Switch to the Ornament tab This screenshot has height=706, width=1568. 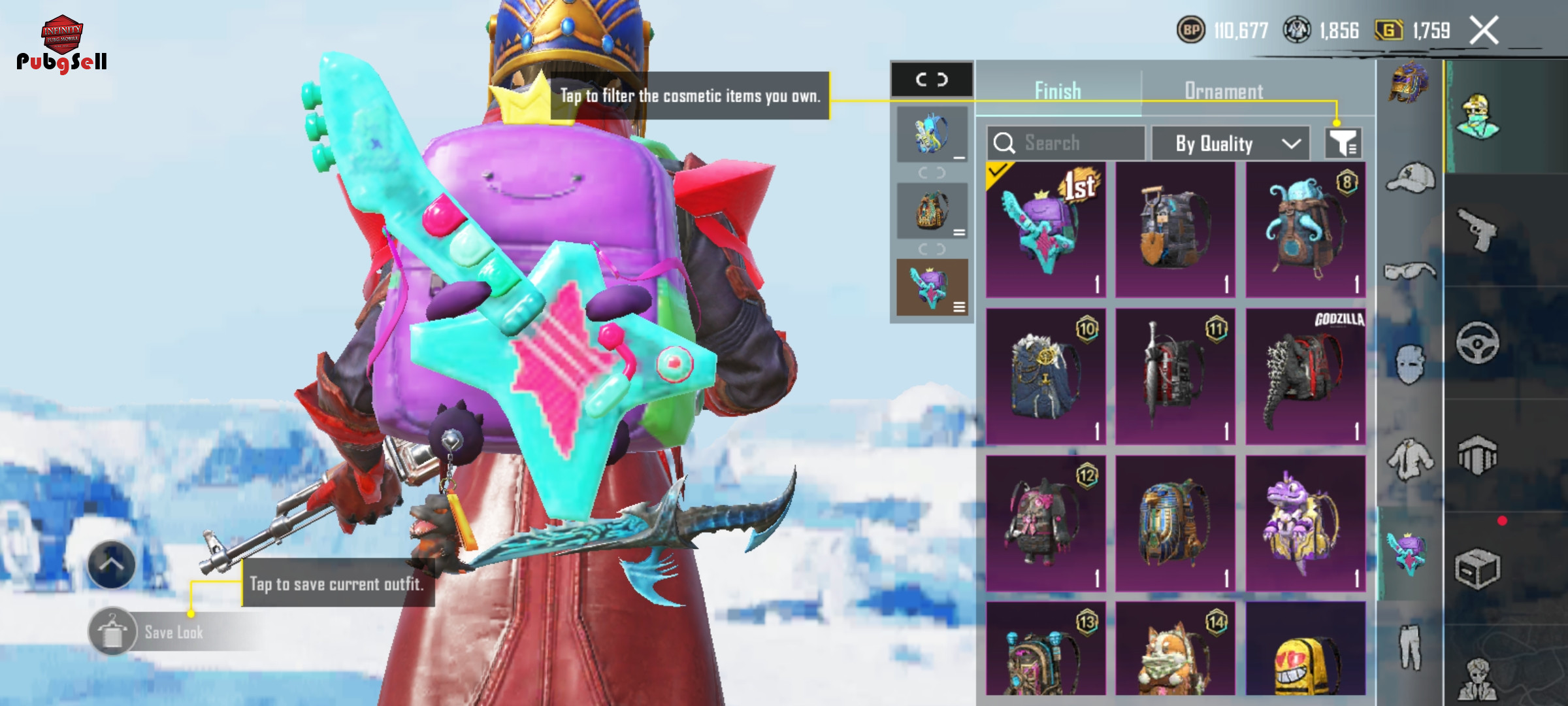tap(1224, 92)
